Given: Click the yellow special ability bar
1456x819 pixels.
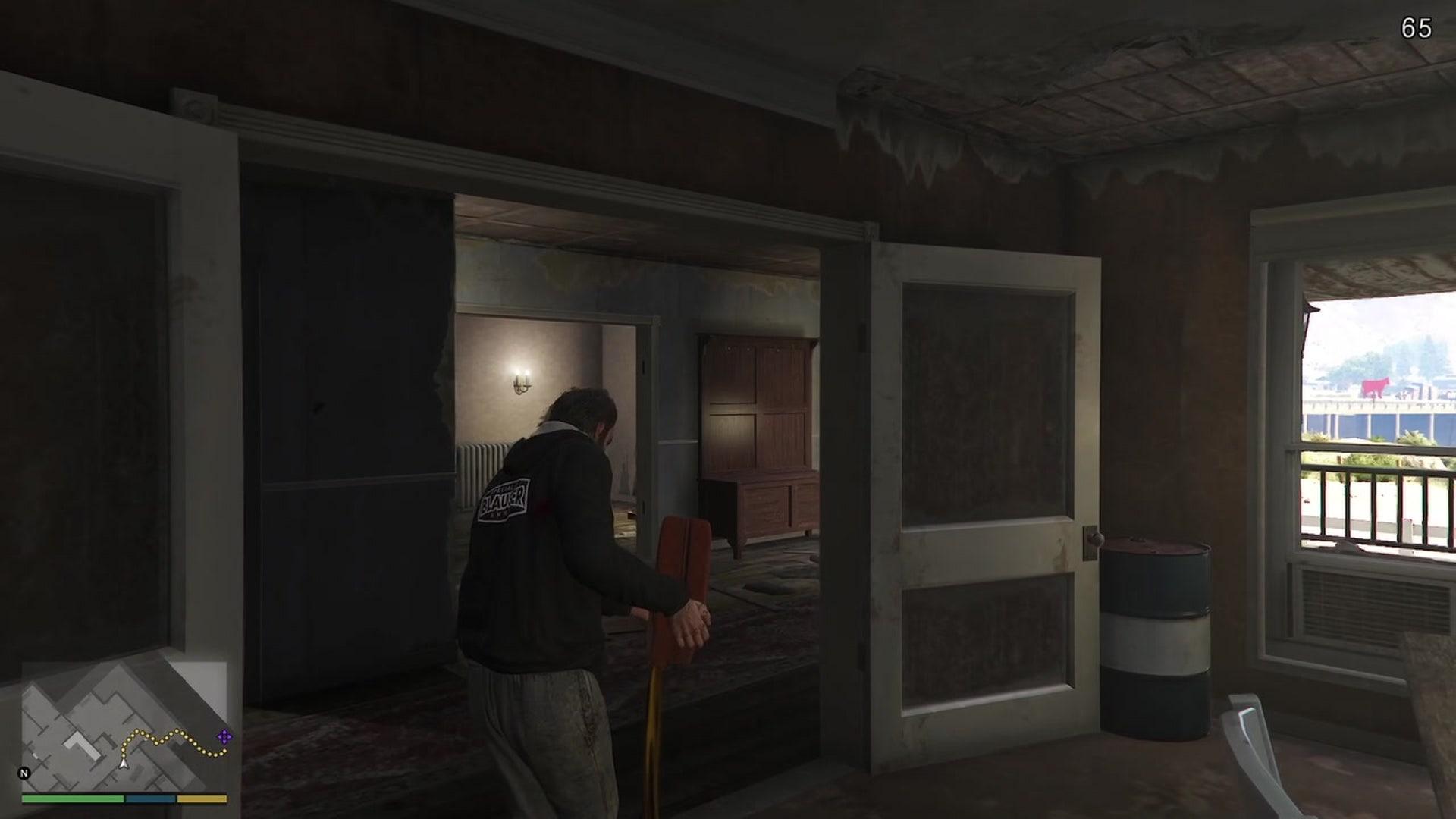Looking at the screenshot, I should click(202, 798).
